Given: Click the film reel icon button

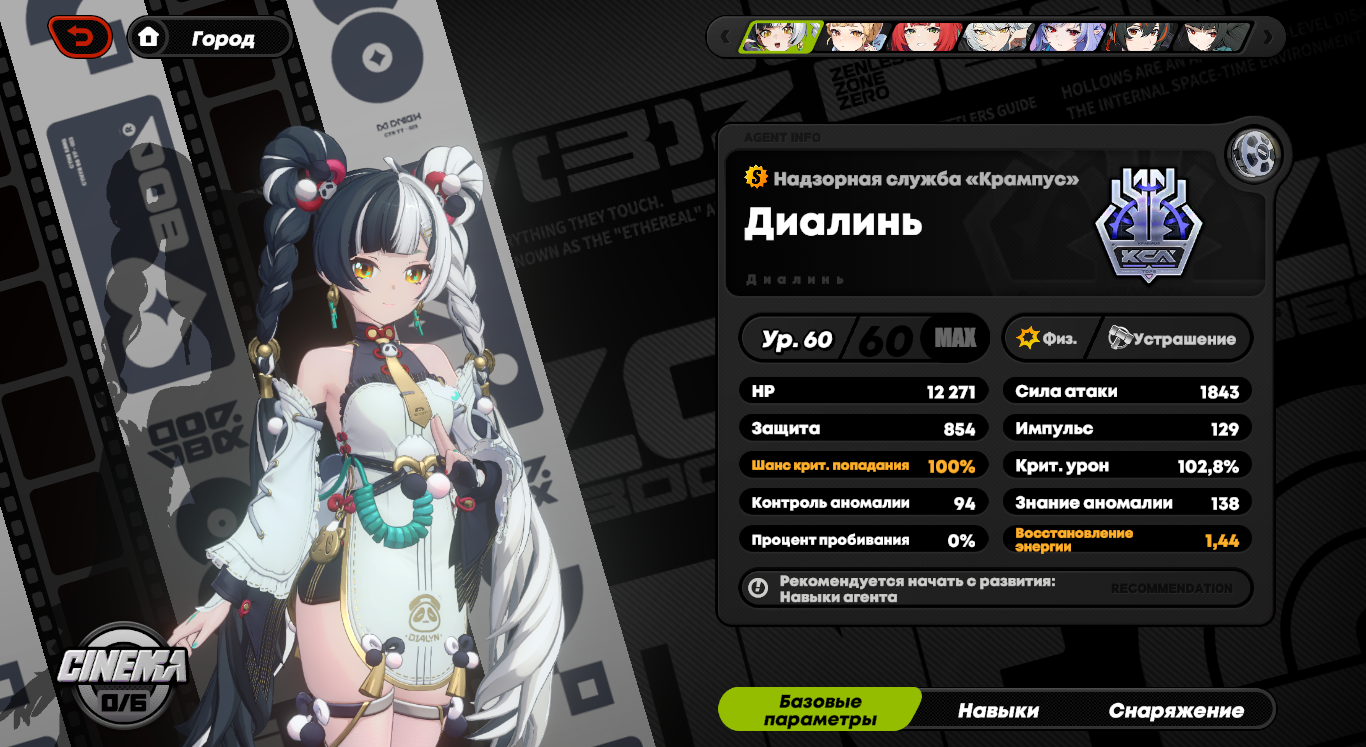Looking at the screenshot, I should pos(1254,153).
